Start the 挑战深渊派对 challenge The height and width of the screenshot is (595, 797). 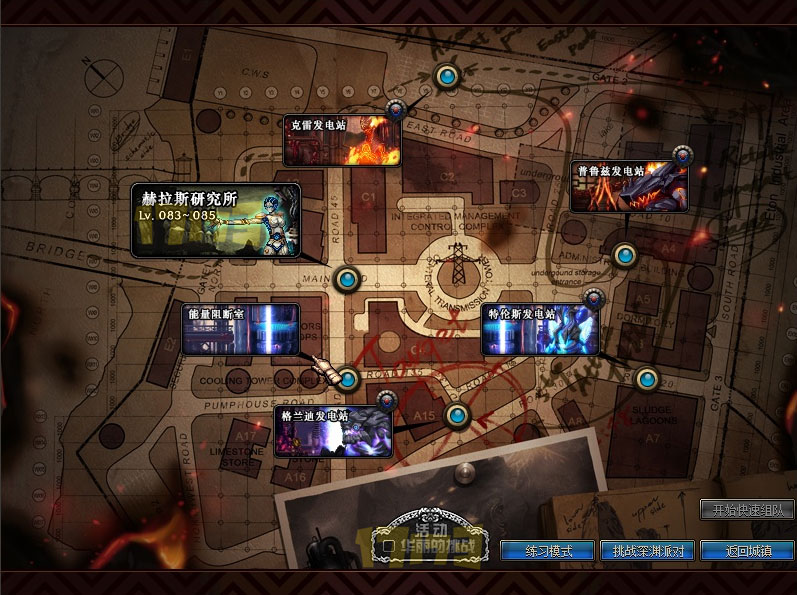click(647, 551)
